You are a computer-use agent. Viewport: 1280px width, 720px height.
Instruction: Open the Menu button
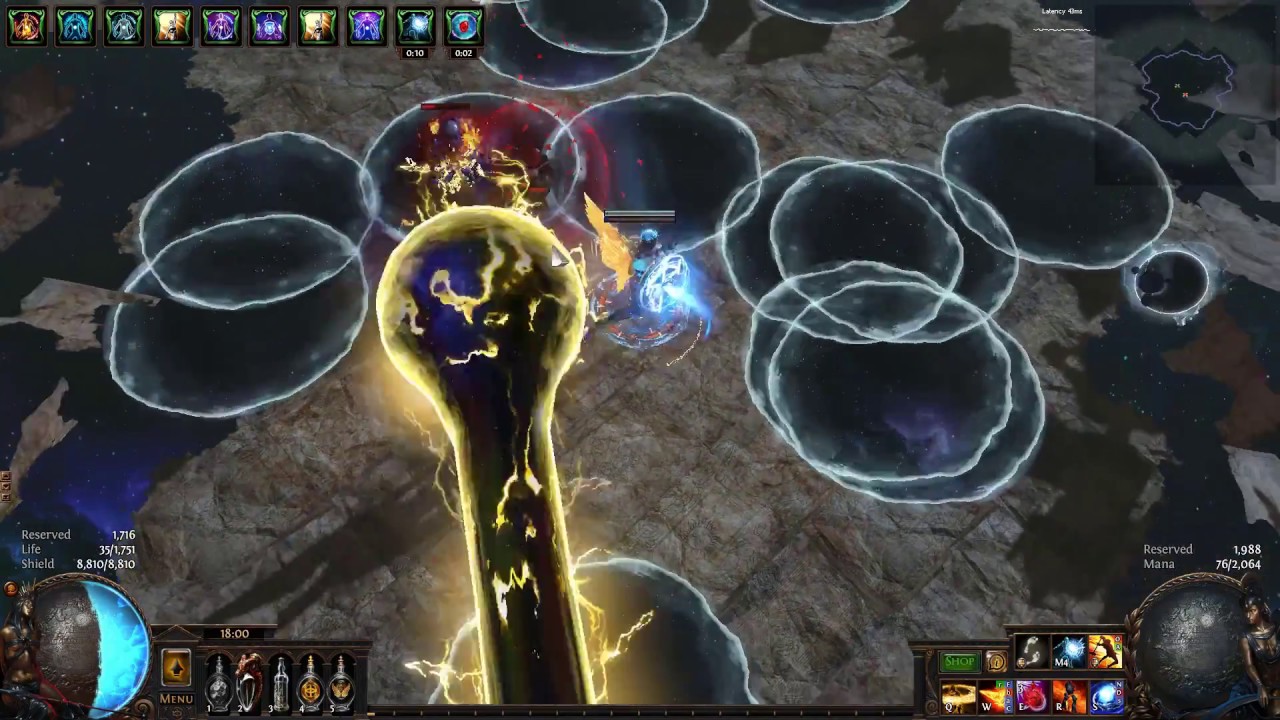[176, 699]
